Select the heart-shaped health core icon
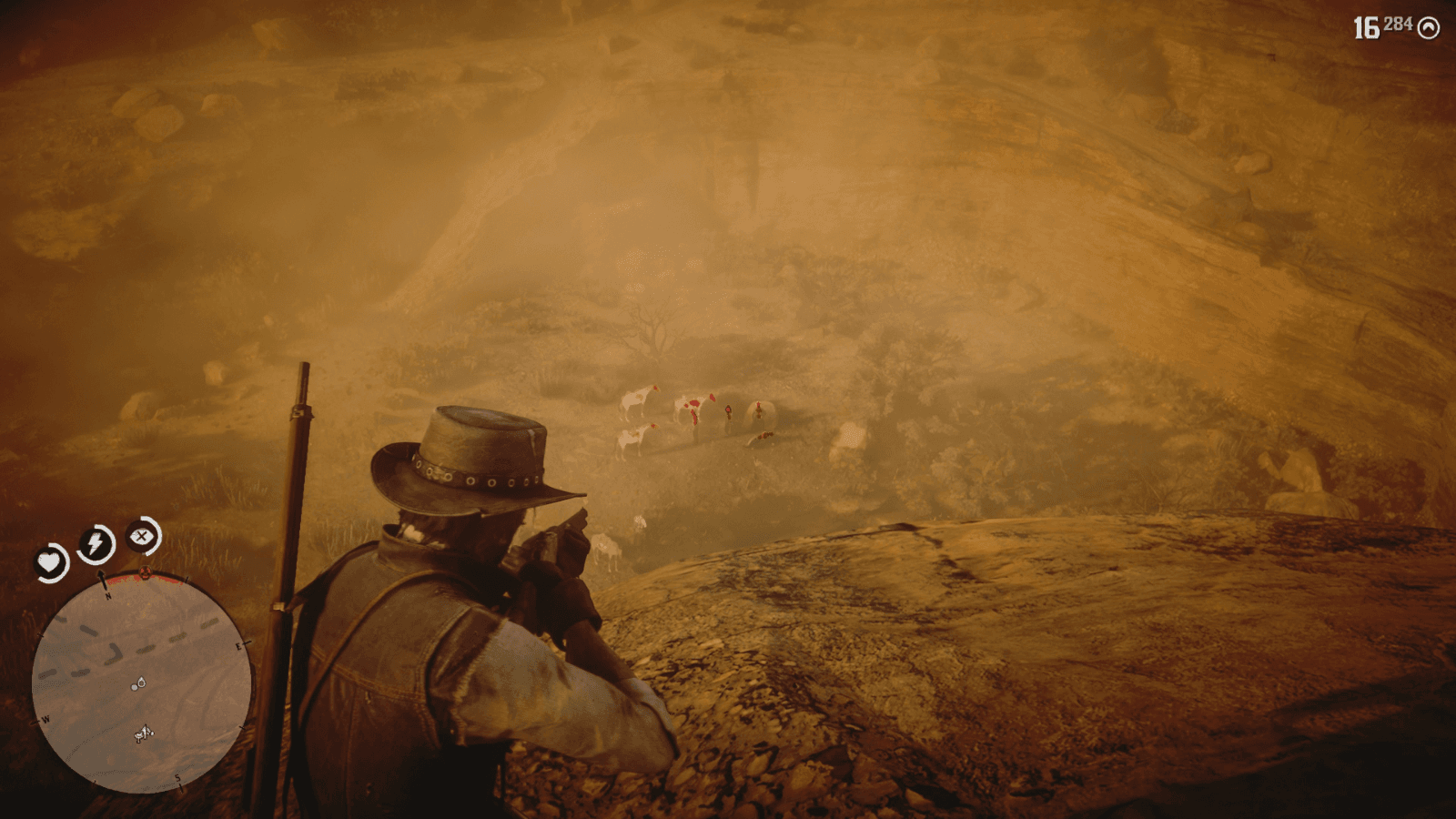 click(50, 561)
